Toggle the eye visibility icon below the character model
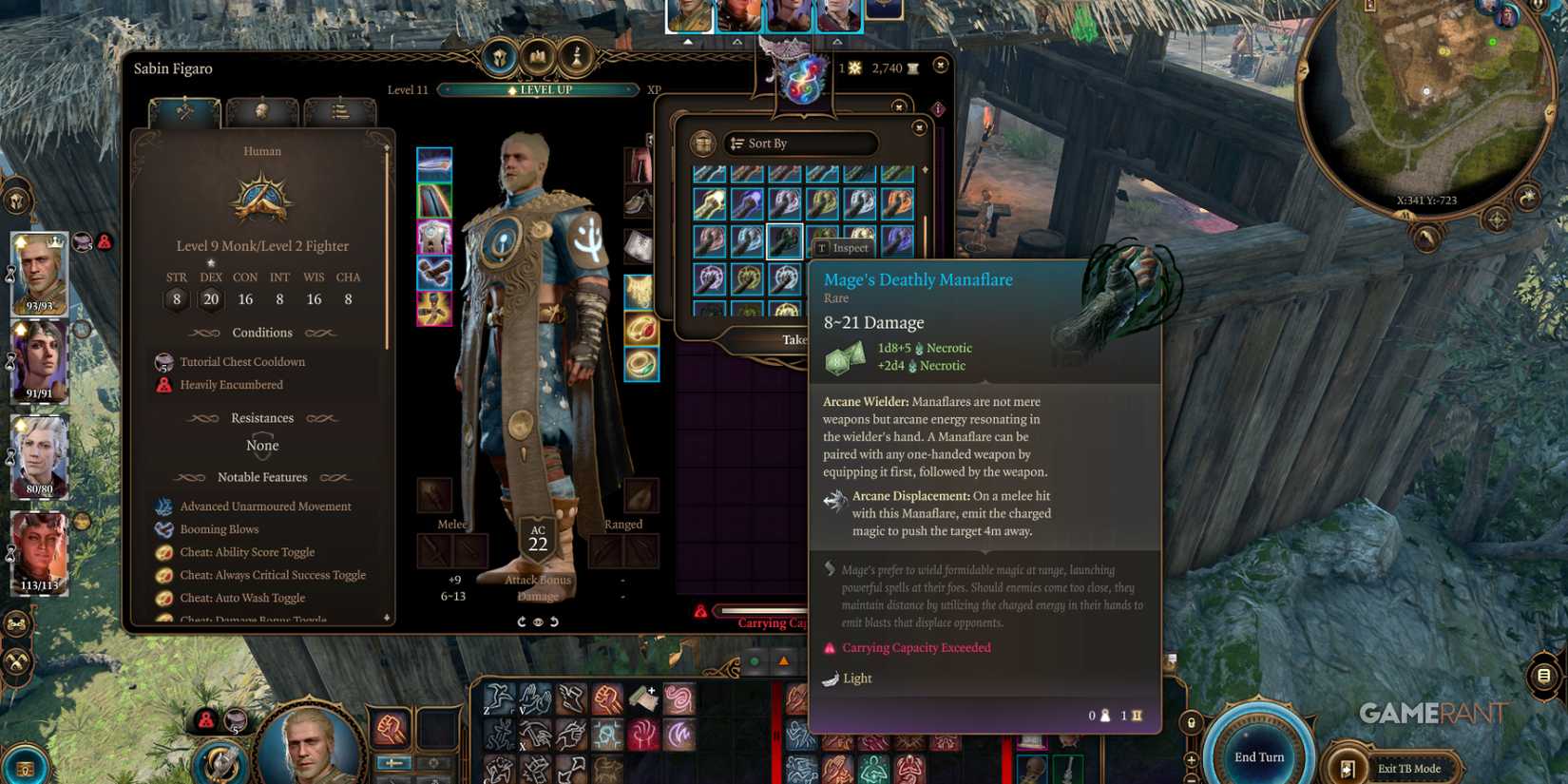The height and width of the screenshot is (784, 1568). point(537,621)
